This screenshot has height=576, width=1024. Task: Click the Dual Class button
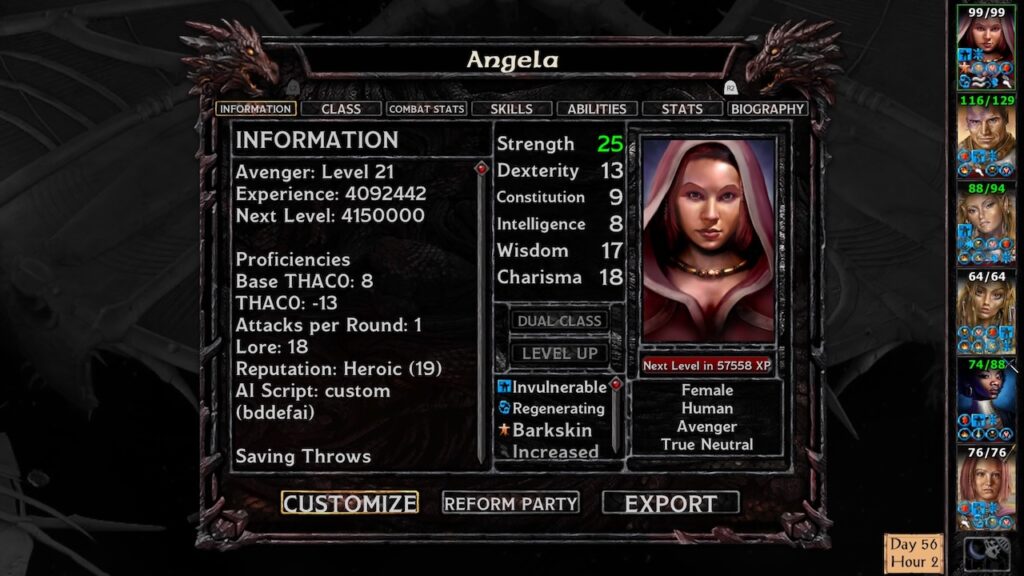(x=559, y=321)
